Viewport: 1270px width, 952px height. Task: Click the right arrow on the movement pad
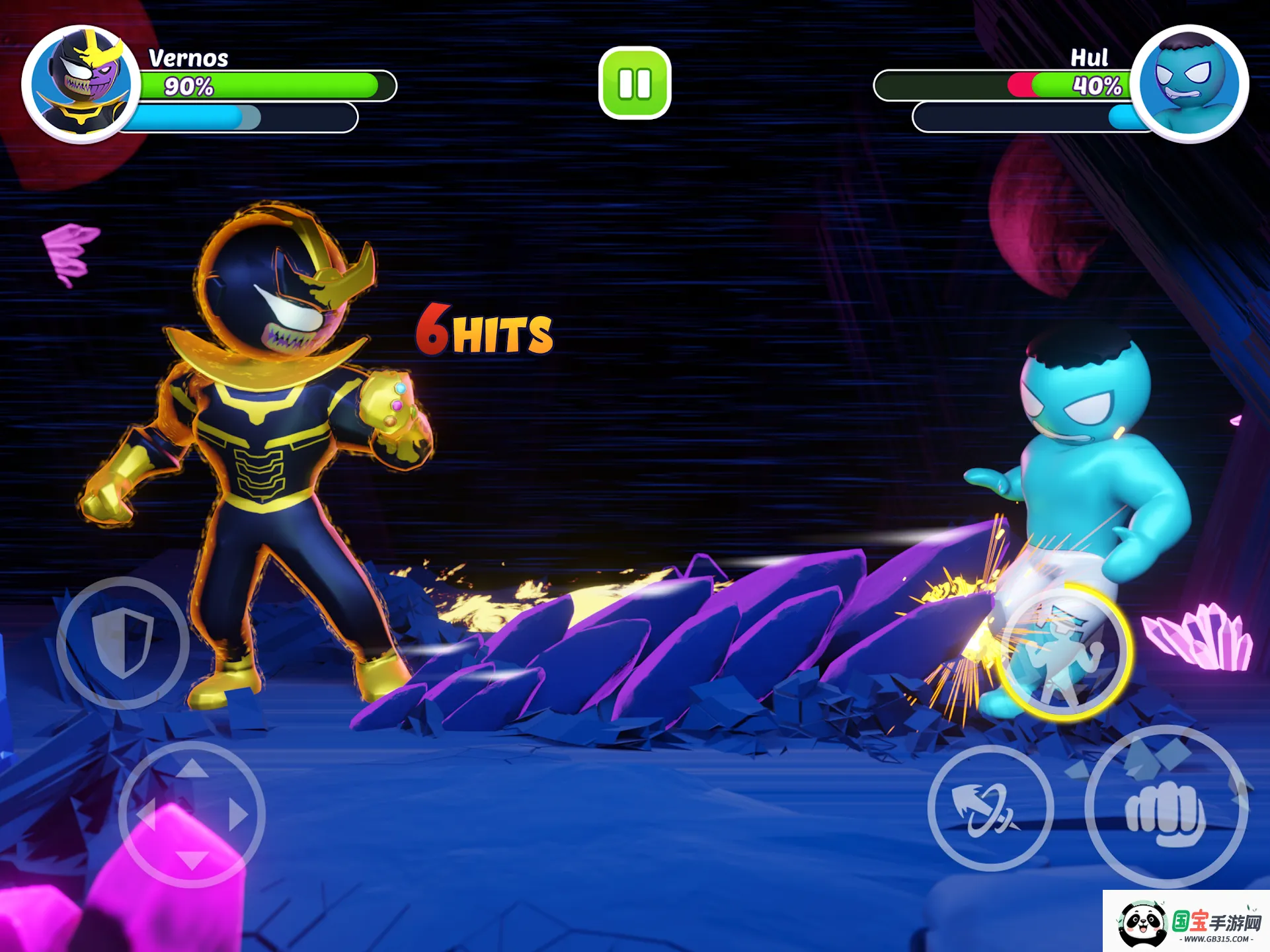pos(239,814)
